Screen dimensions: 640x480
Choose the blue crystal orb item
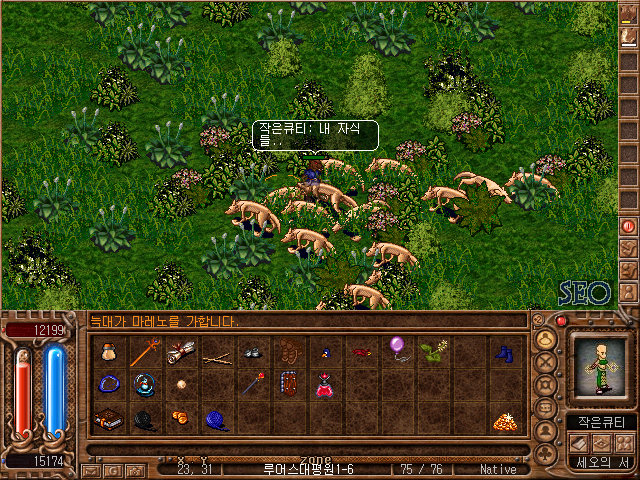point(145,385)
